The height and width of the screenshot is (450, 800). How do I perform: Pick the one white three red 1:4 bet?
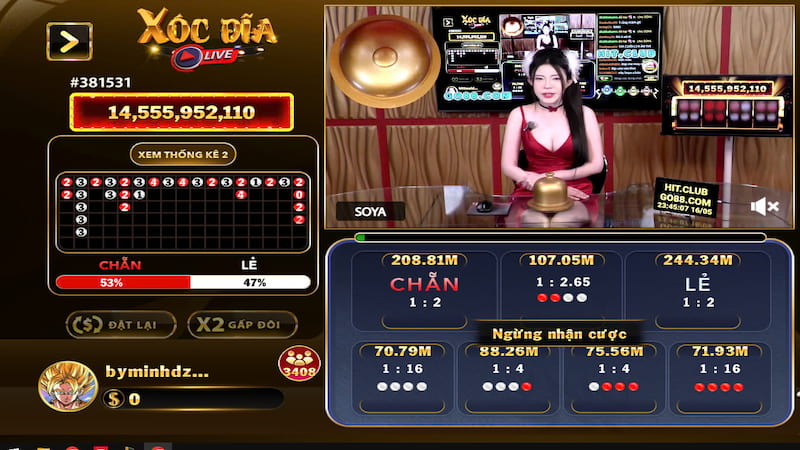pos(613,375)
